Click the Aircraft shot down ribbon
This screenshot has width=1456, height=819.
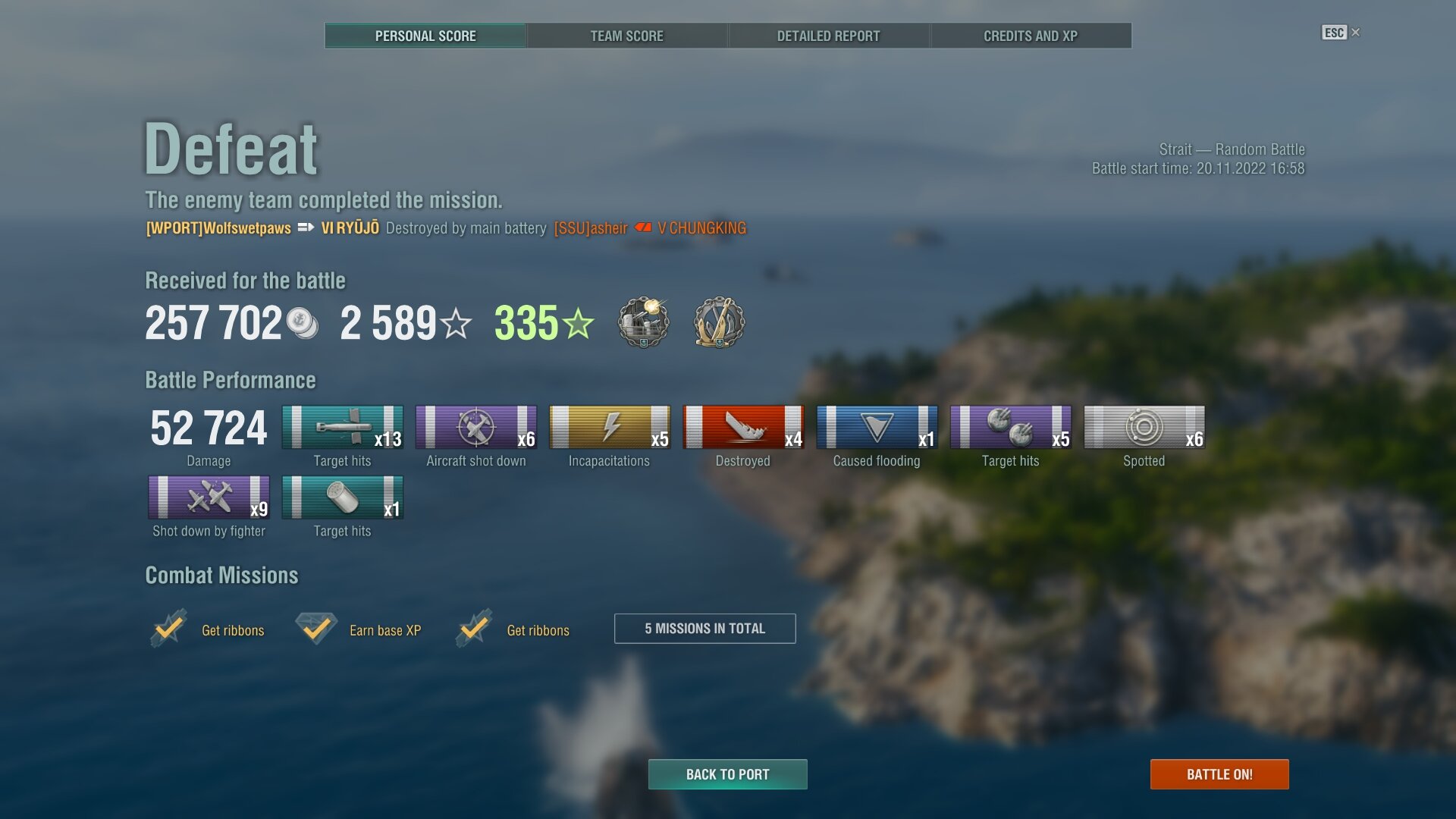pos(475,428)
